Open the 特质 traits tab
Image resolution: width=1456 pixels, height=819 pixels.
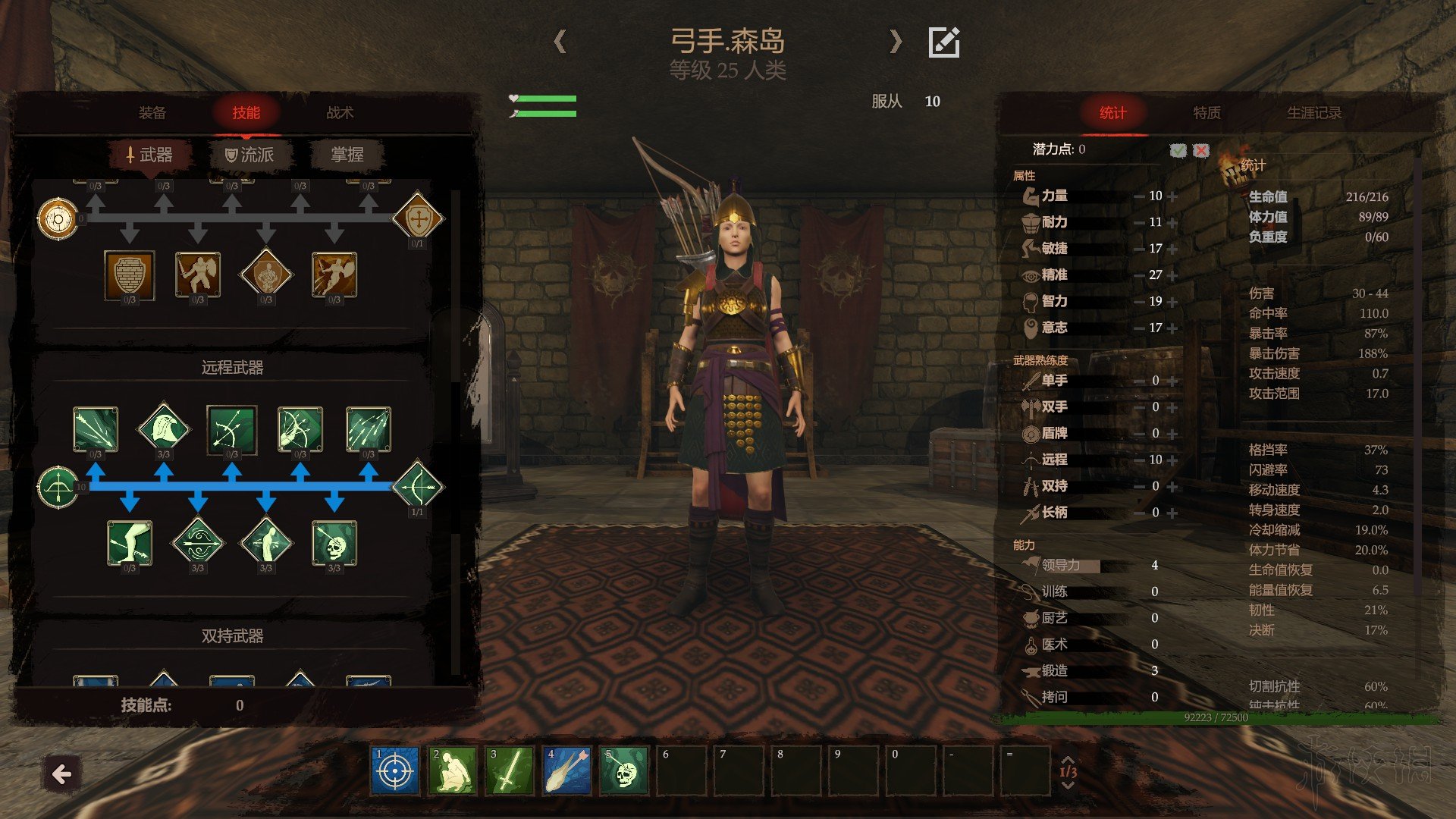coord(1207,113)
